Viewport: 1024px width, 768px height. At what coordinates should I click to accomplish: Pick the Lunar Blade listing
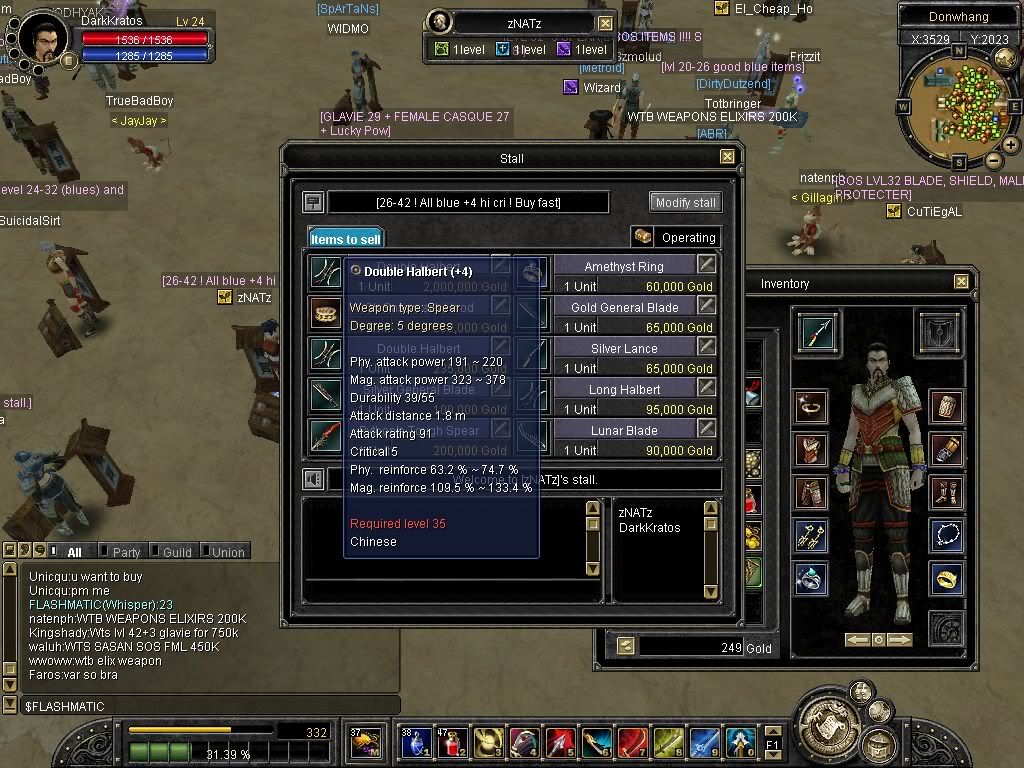pos(624,430)
